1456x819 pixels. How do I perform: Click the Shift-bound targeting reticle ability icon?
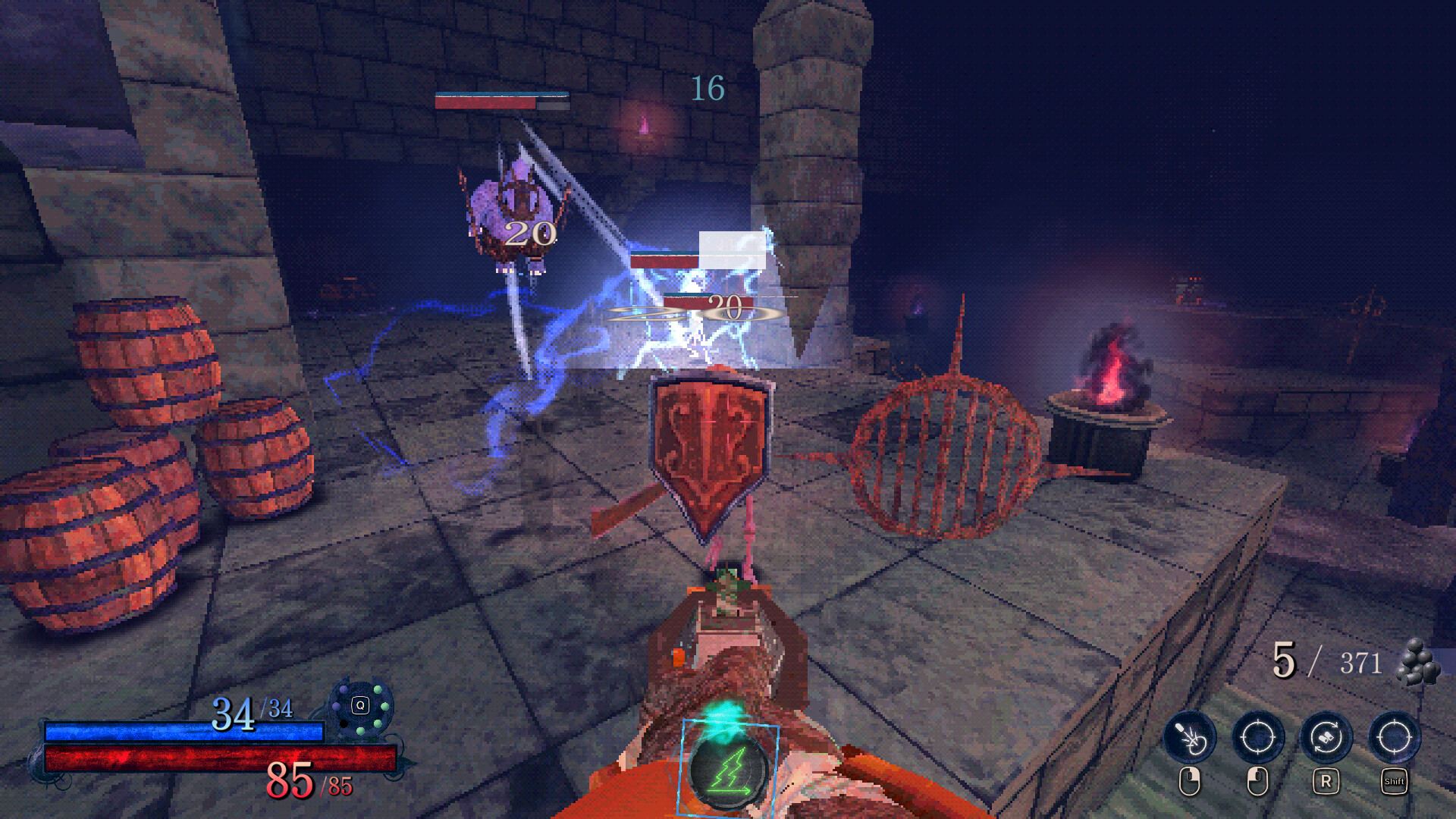[1395, 736]
